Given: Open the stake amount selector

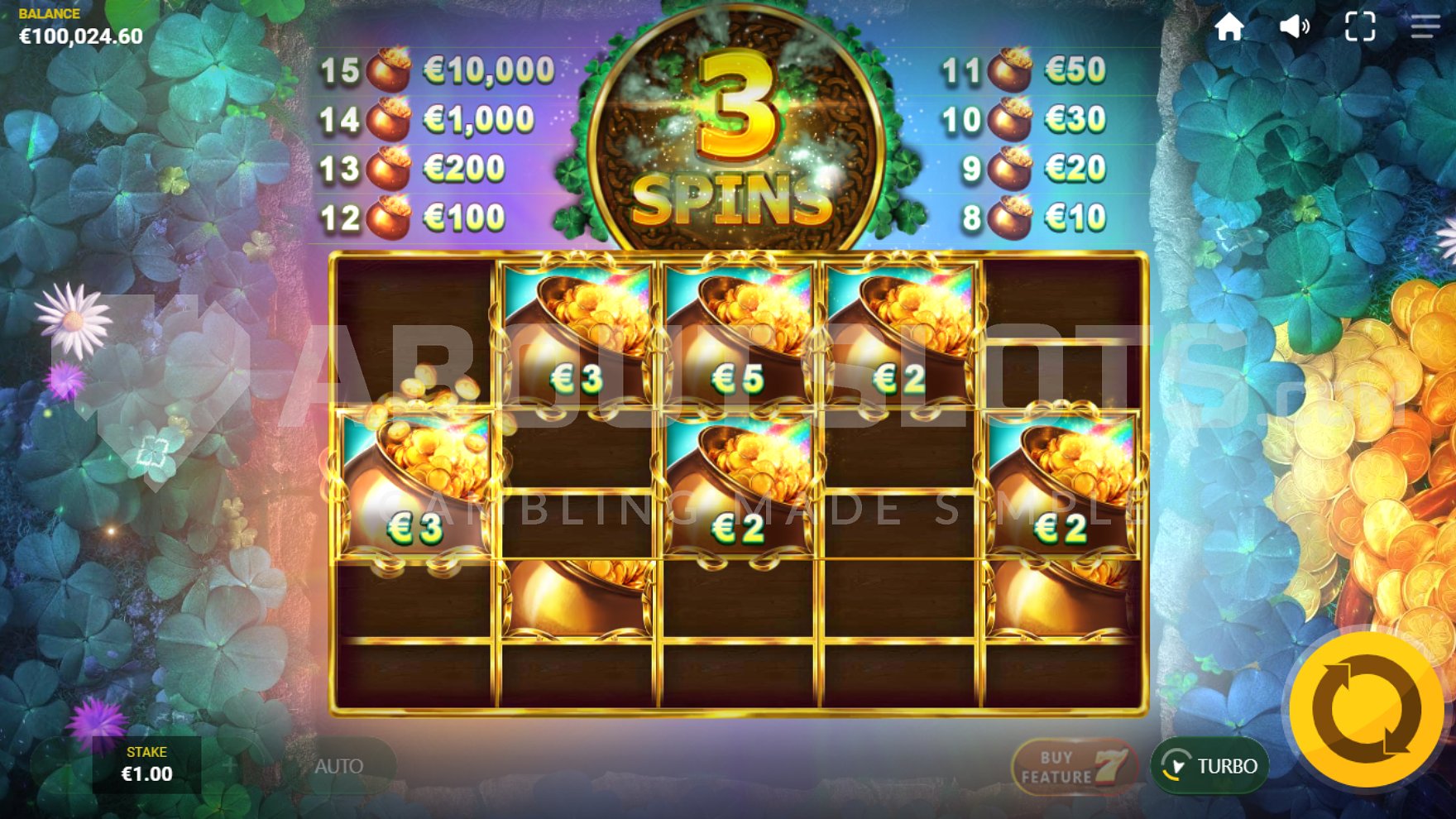Looking at the screenshot, I should 146,774.
